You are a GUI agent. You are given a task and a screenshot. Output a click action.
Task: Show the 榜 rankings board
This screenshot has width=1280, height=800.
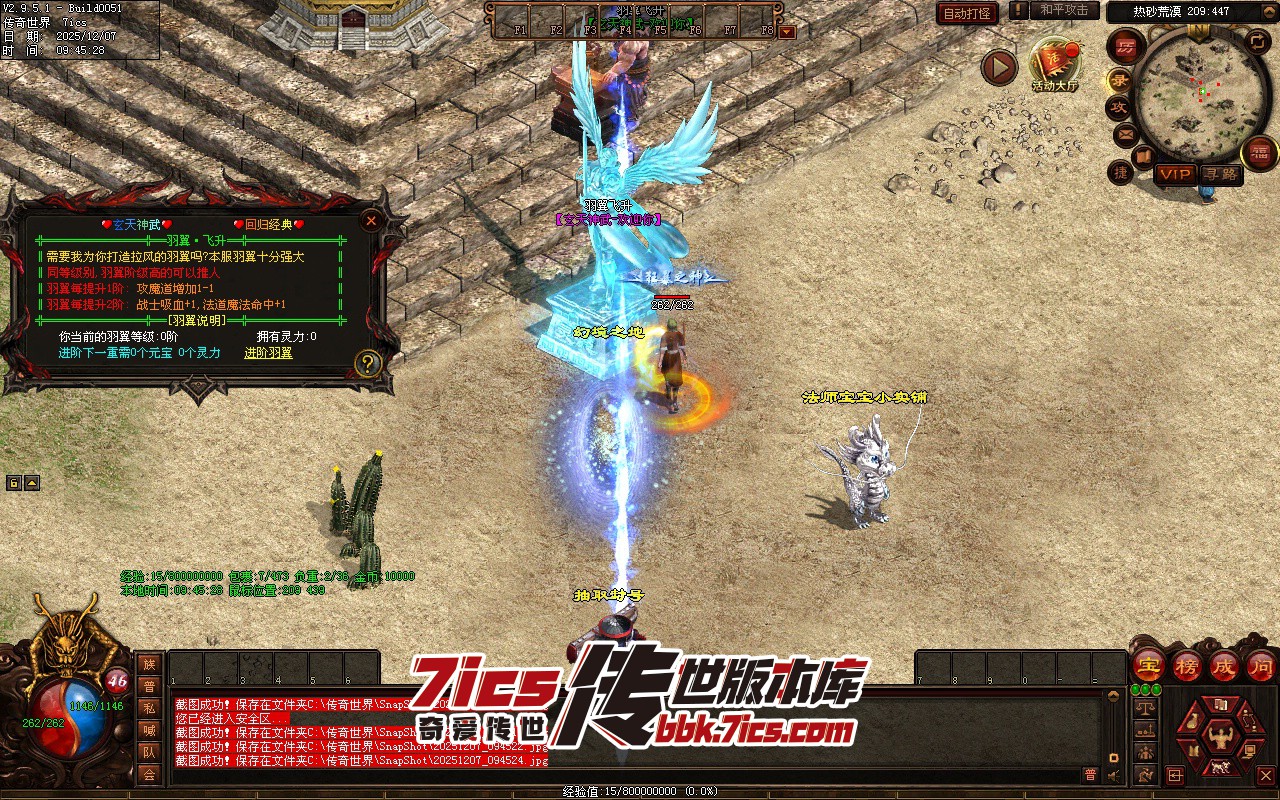pos(1187,665)
